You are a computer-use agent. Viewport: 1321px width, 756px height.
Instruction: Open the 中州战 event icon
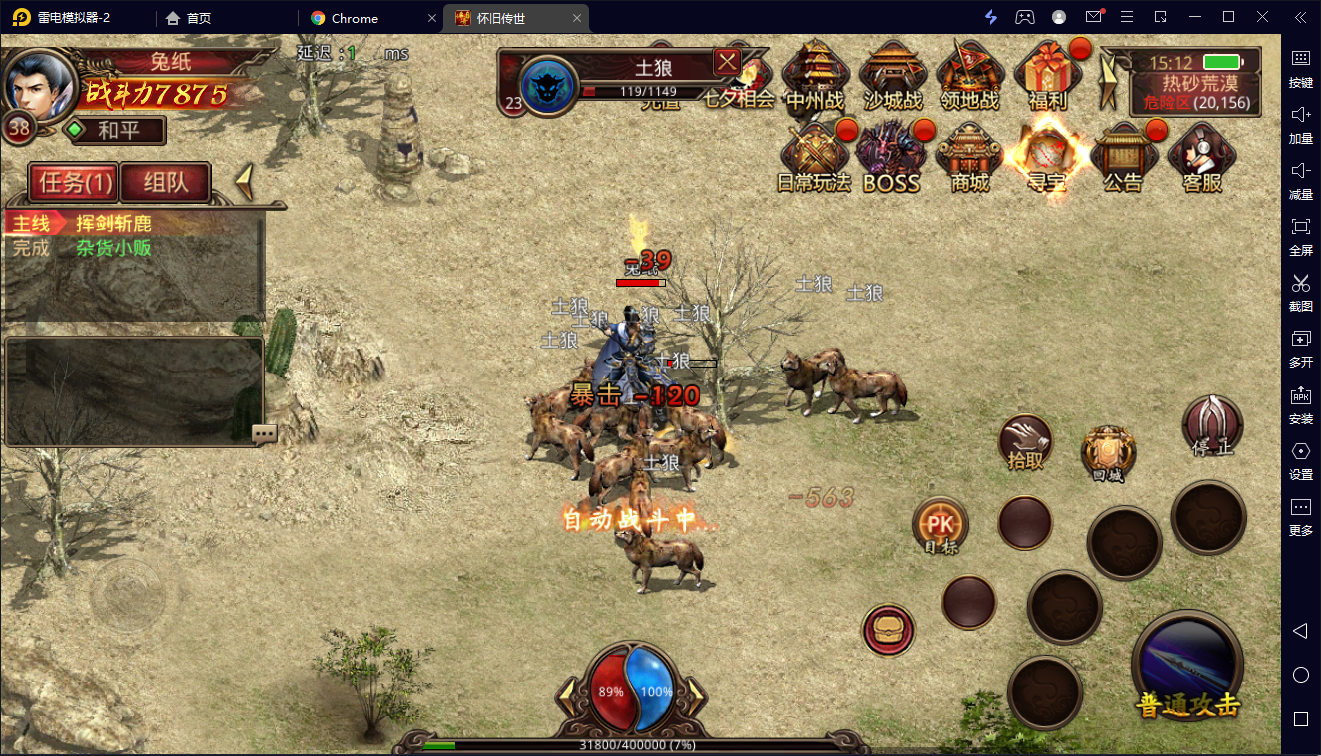pyautogui.click(x=814, y=75)
